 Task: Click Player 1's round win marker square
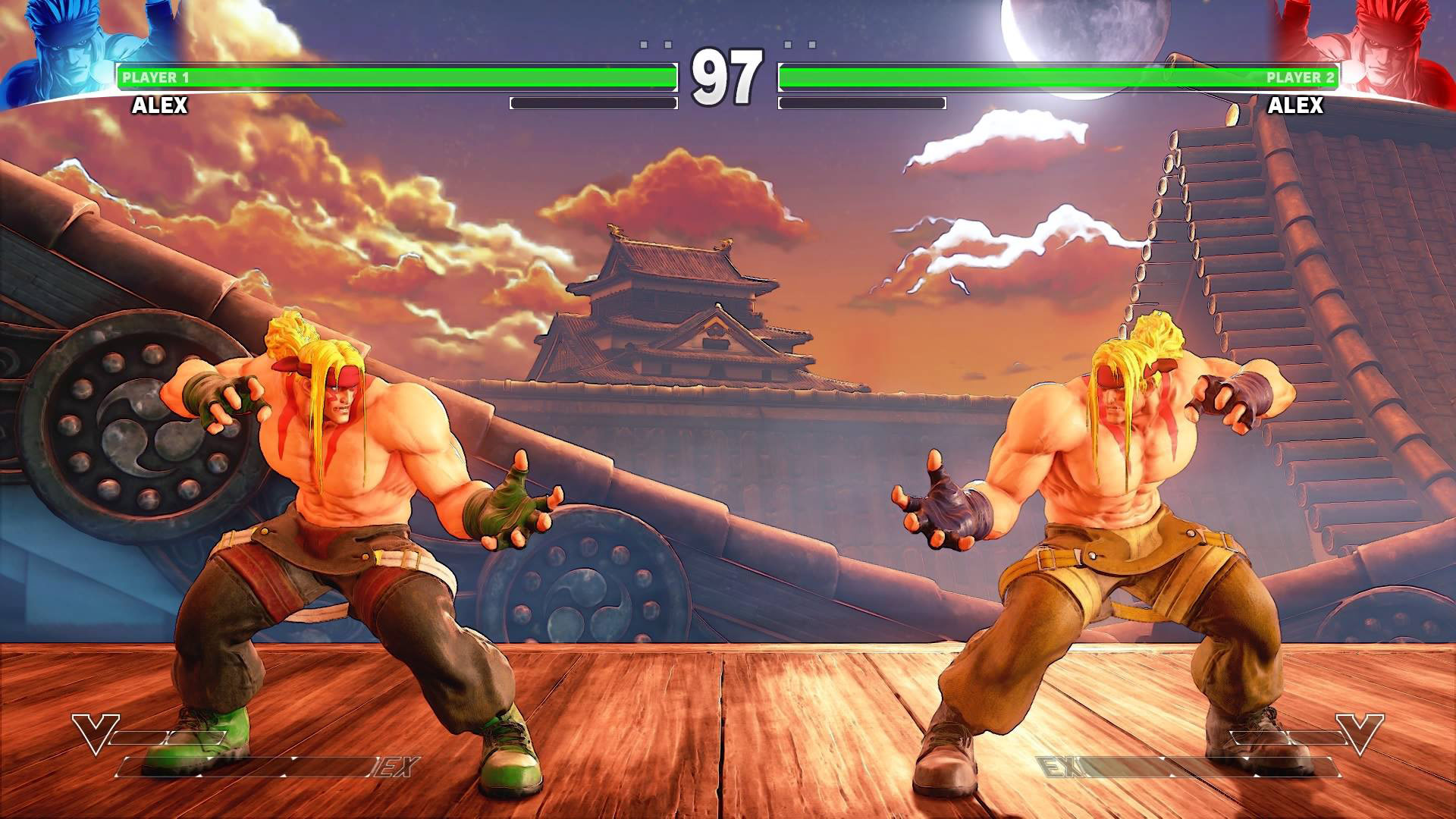click(643, 44)
